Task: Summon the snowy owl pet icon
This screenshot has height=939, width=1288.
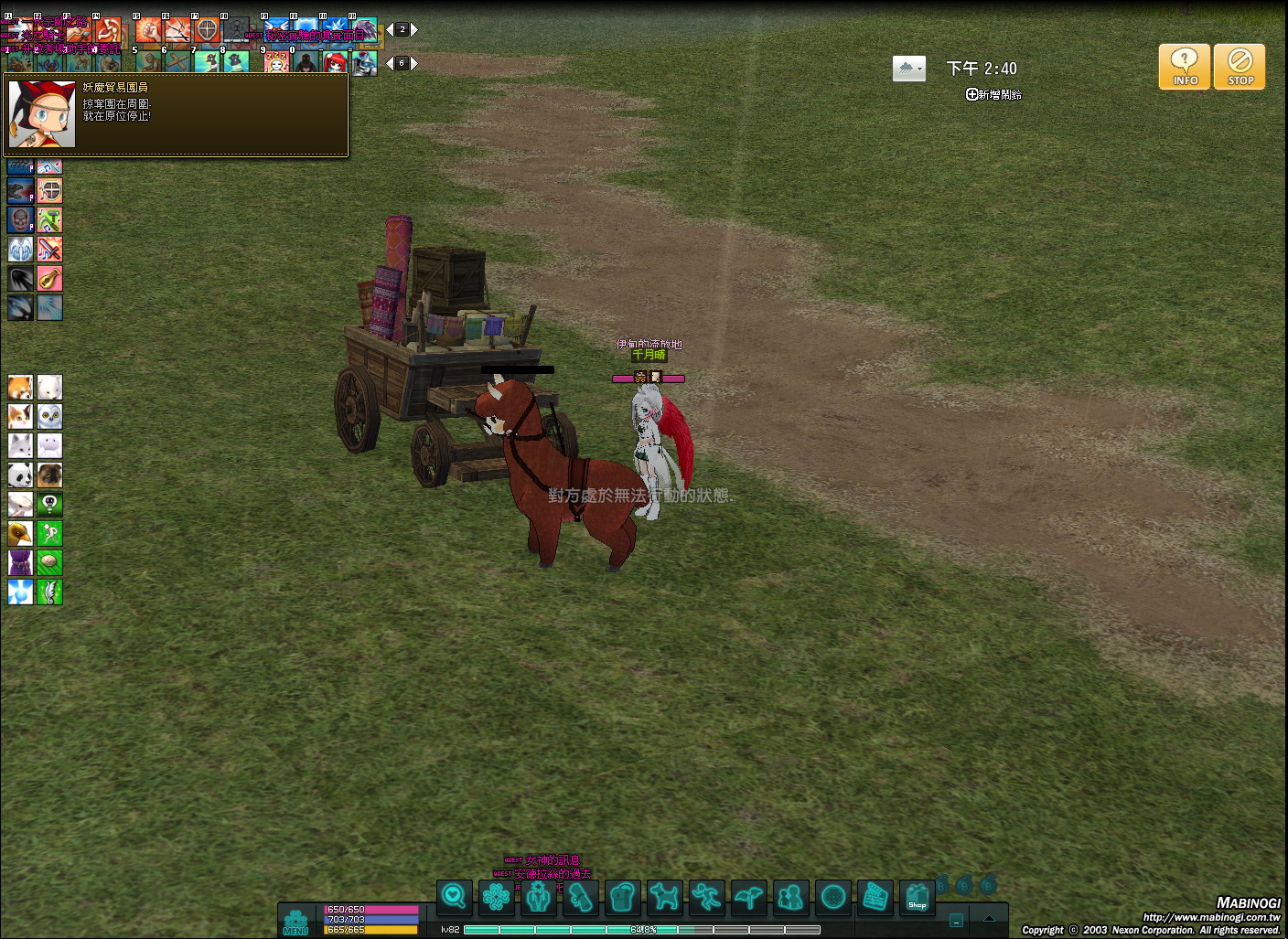Action: click(49, 416)
